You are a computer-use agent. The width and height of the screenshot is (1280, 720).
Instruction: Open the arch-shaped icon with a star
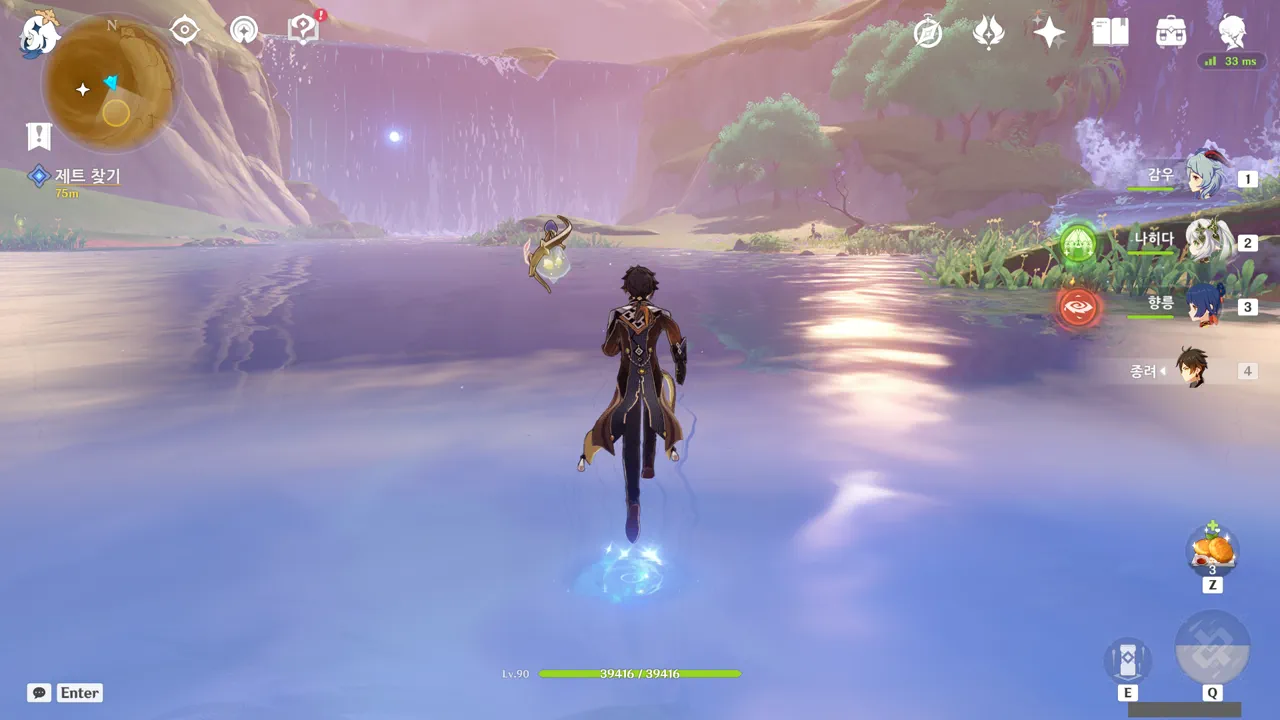243,30
